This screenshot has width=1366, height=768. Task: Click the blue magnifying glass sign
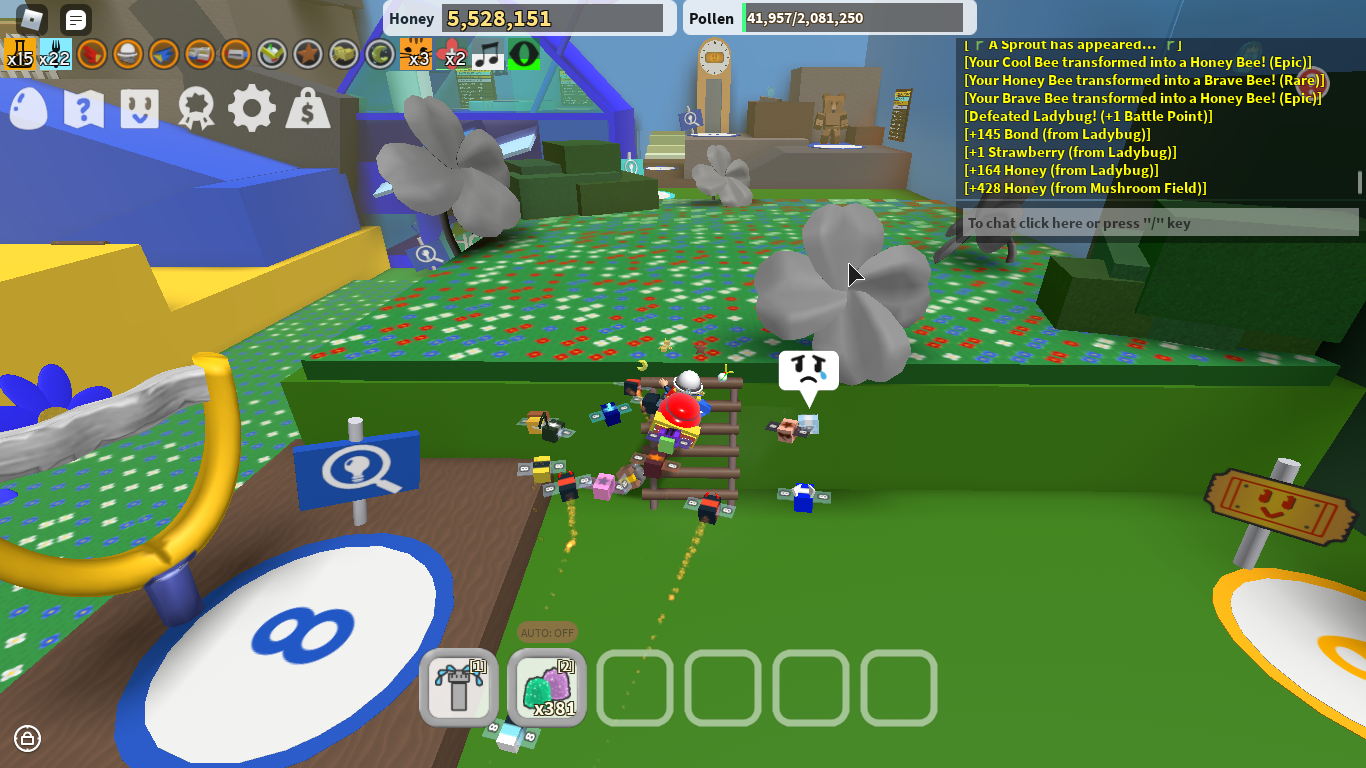(x=355, y=470)
